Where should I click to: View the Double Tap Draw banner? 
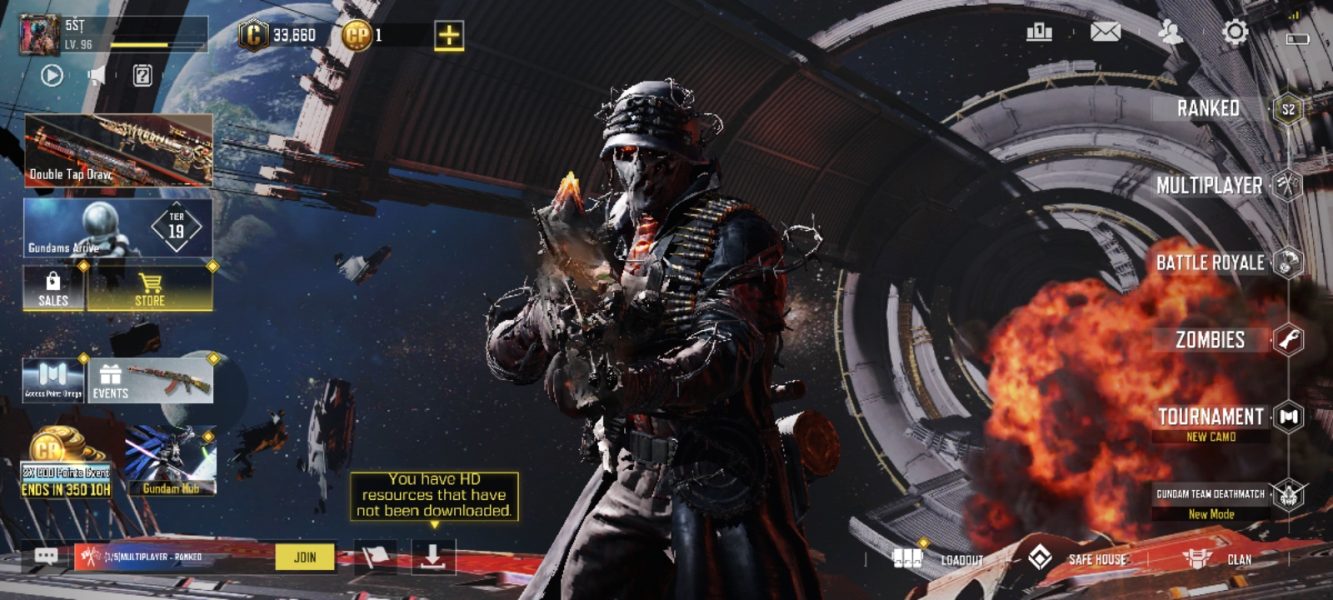(x=118, y=150)
